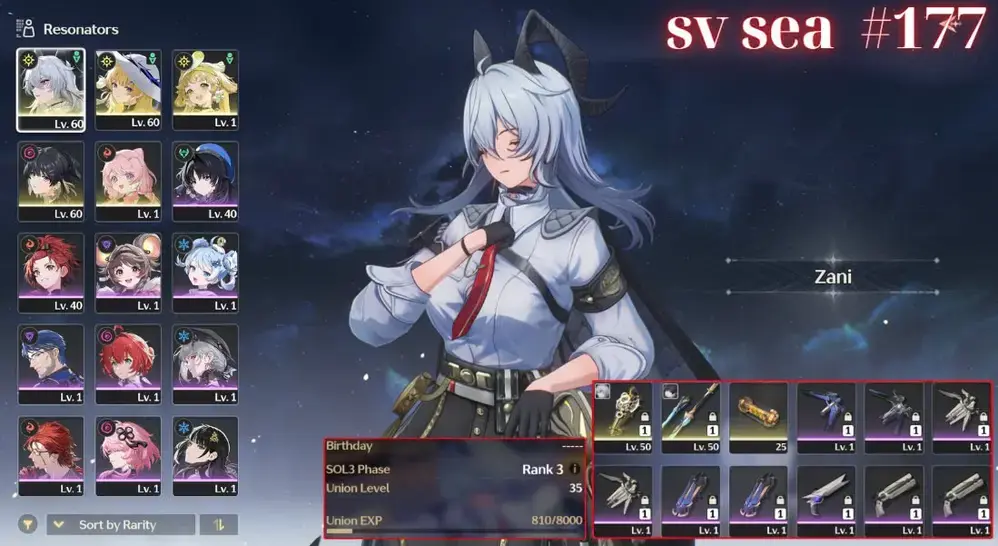The width and height of the screenshot is (998, 546).
Task: Open the Sort by Rarity dropdown
Action: click(121, 525)
